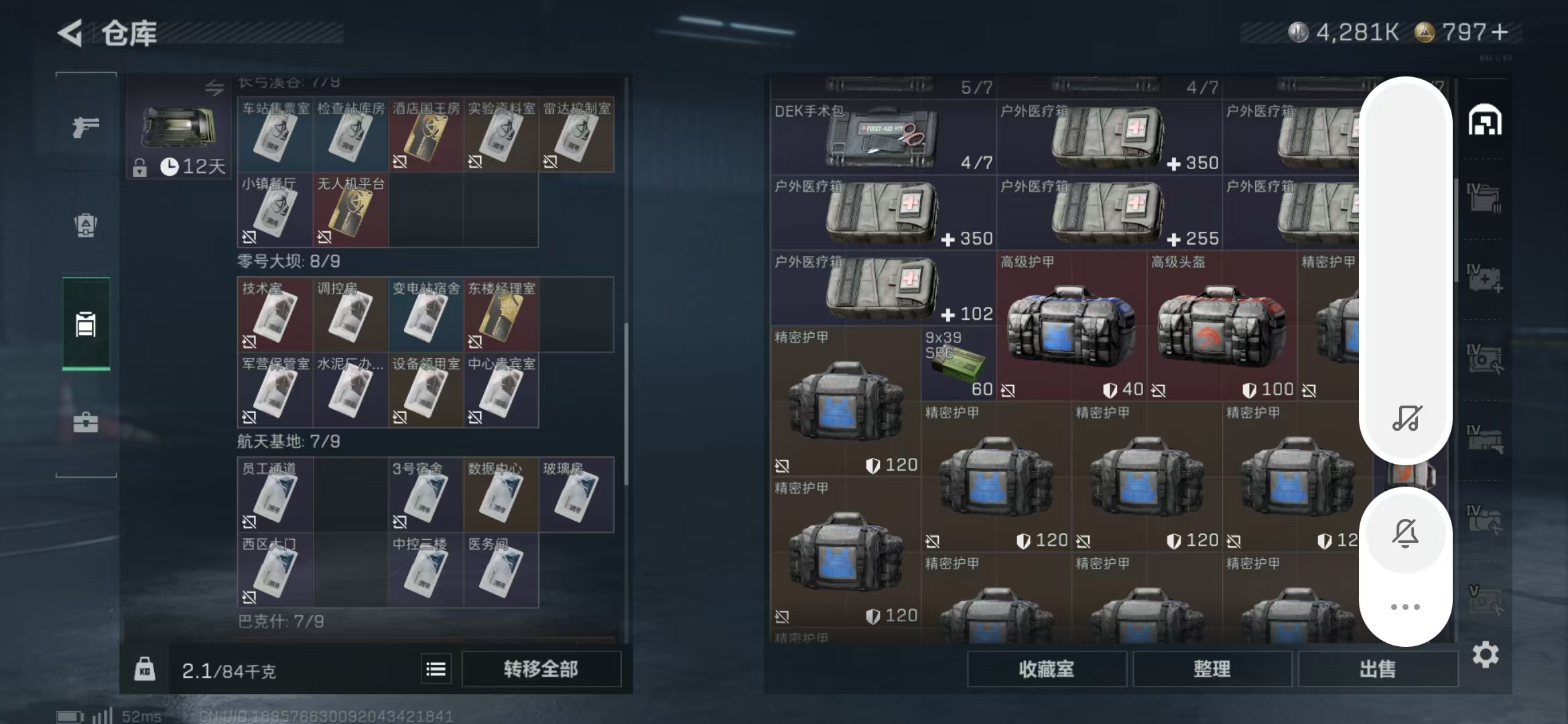The image size is (1568, 724).
Task: Open the list view icon beside the weight display
Action: [436, 668]
